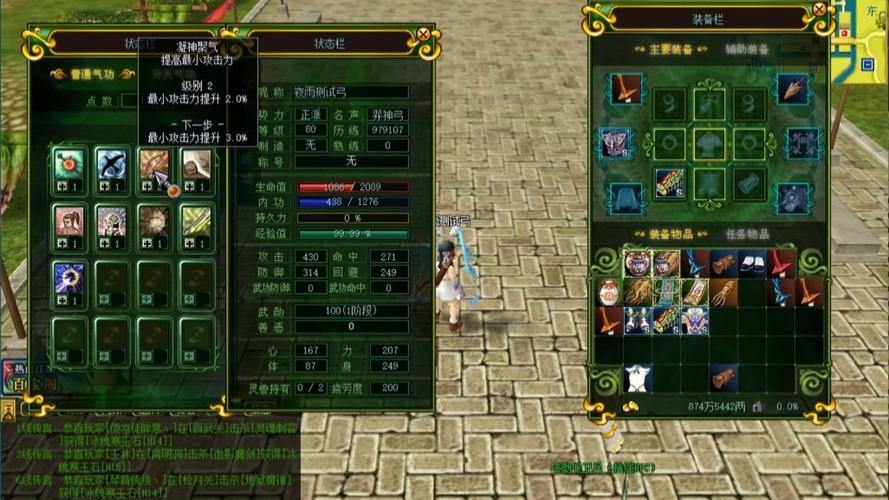
Task: Select the equipped armor slot beside the ring
Action: 710,143
